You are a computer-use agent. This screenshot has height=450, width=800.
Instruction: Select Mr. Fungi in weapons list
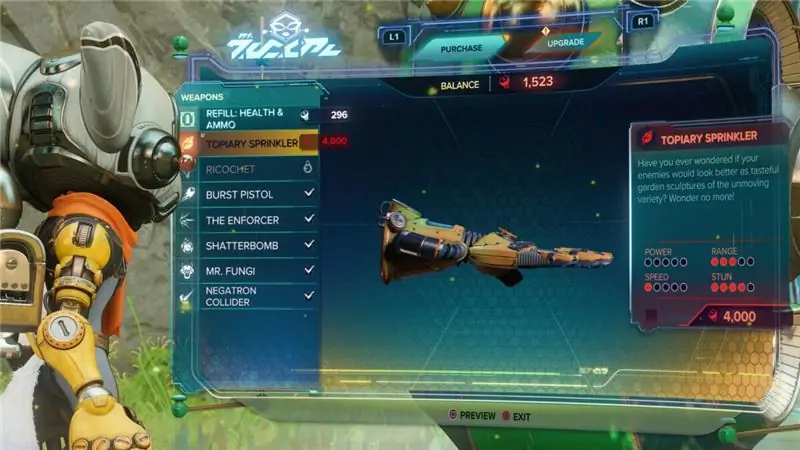tap(250, 270)
